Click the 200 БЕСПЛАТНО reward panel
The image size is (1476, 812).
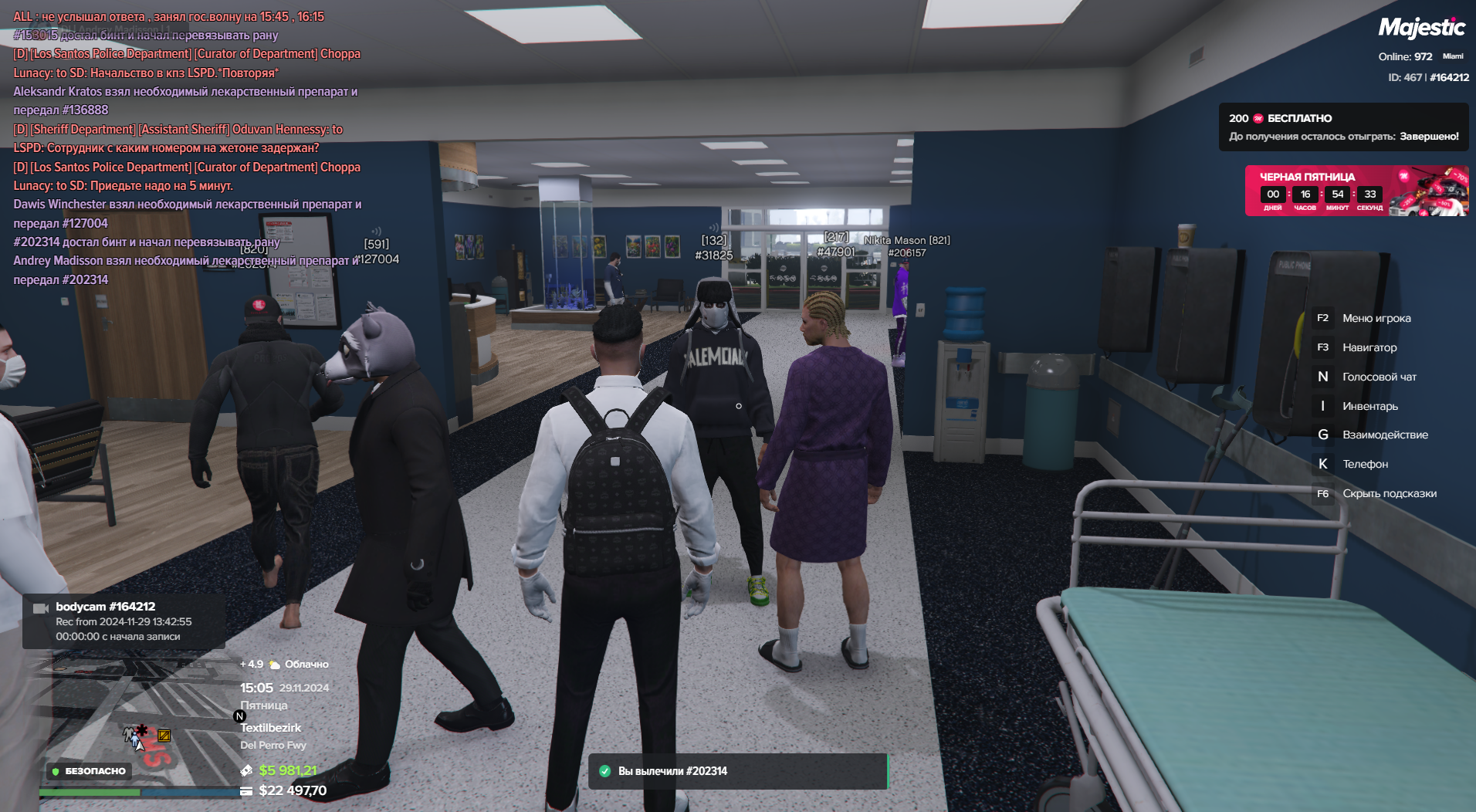coord(1343,127)
